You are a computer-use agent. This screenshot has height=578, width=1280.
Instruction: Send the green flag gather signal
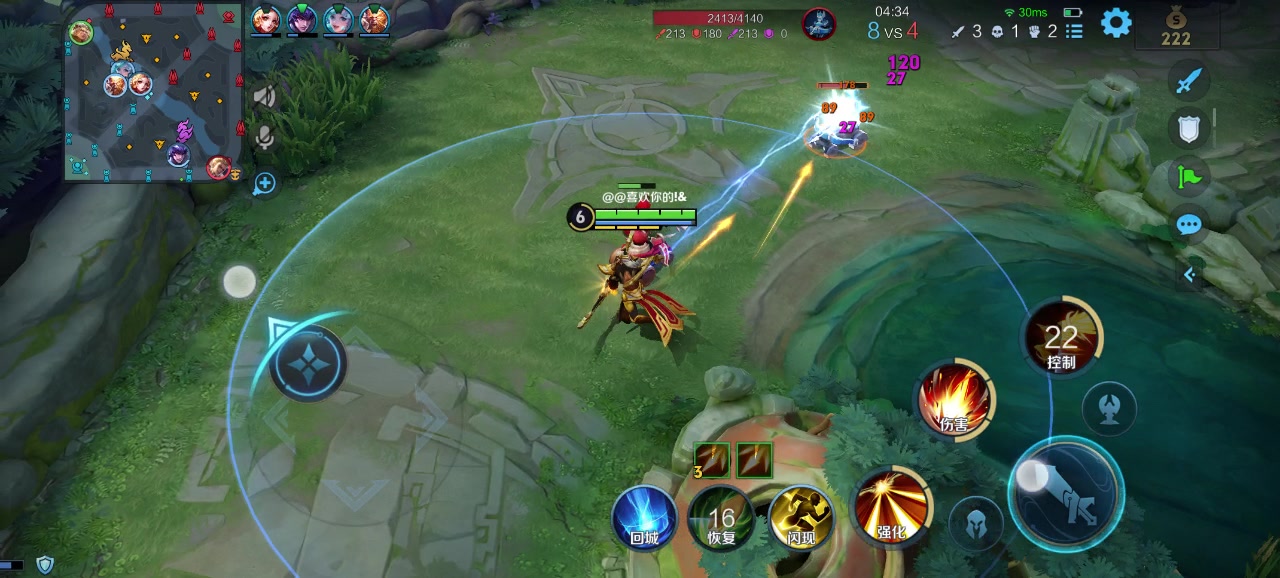click(1188, 177)
